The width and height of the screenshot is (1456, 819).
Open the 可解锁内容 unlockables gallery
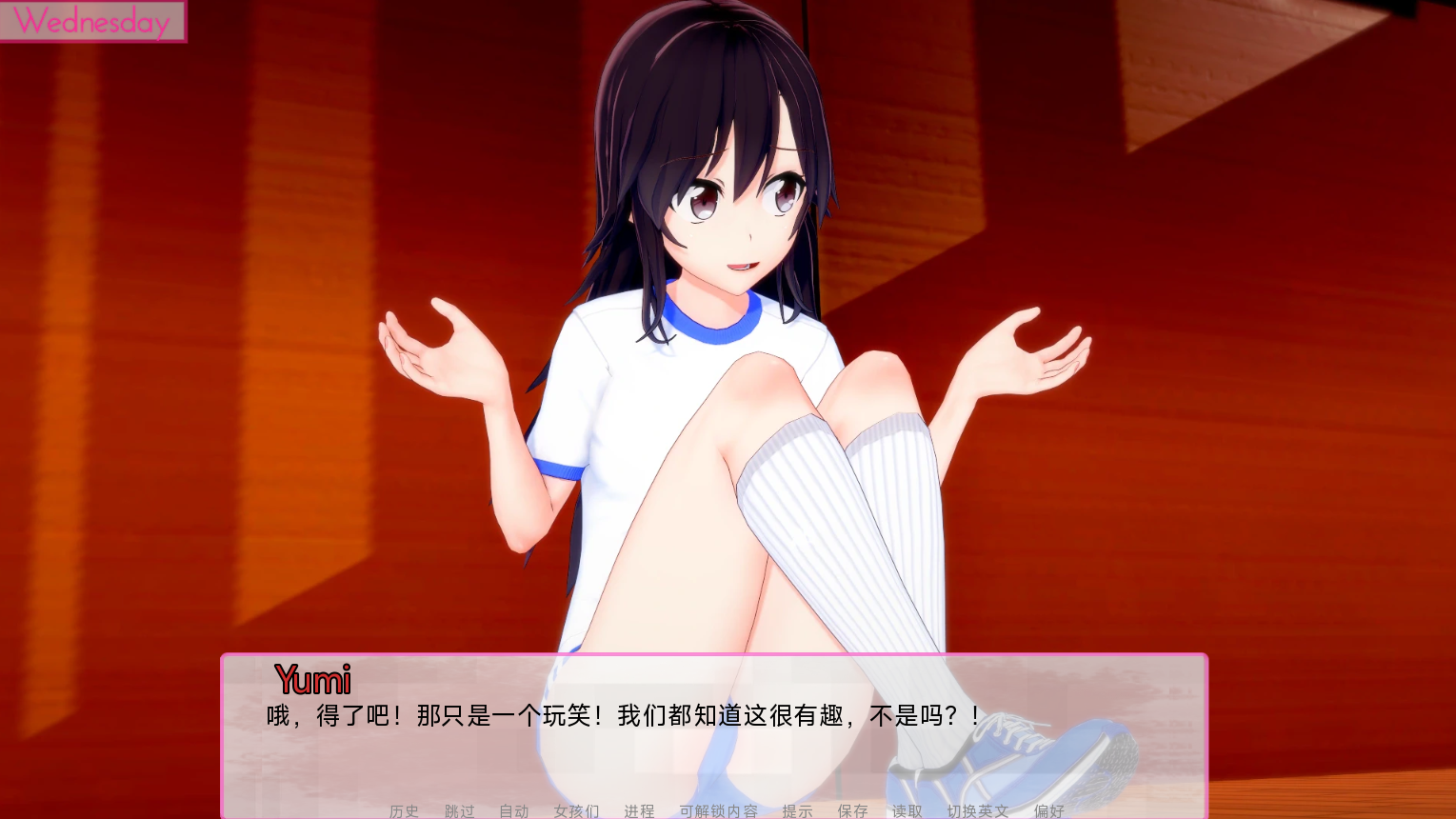point(719,811)
